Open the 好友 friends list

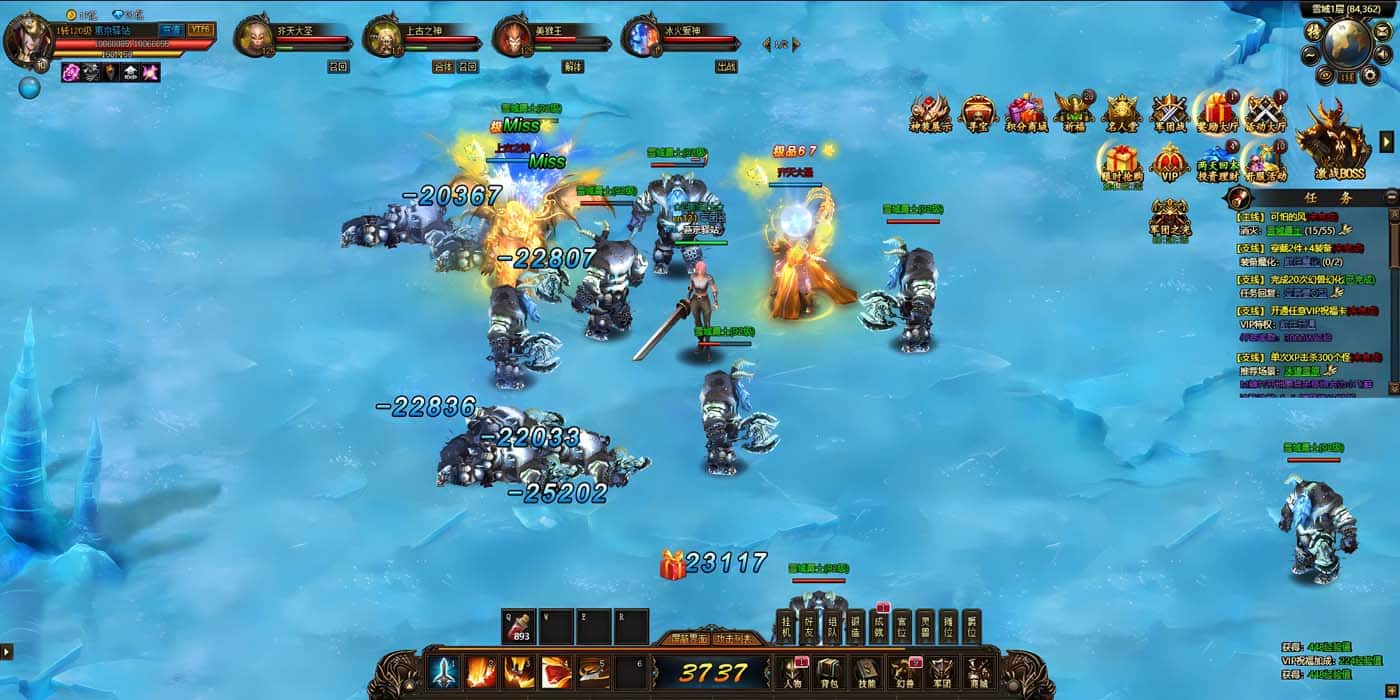(810, 627)
